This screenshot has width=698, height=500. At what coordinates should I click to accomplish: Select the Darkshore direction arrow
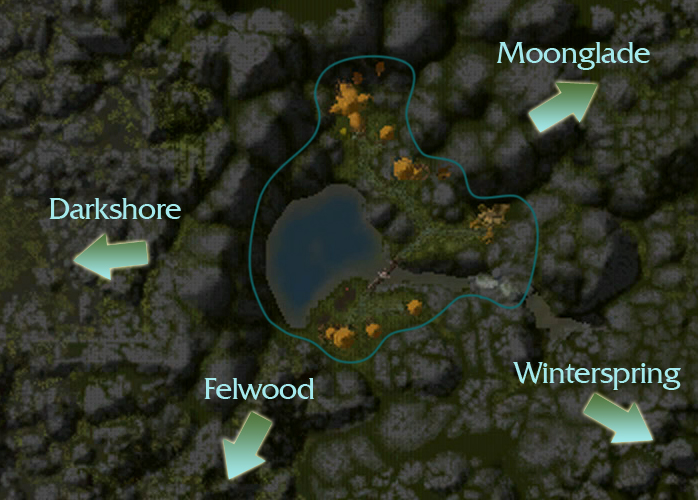110,257
